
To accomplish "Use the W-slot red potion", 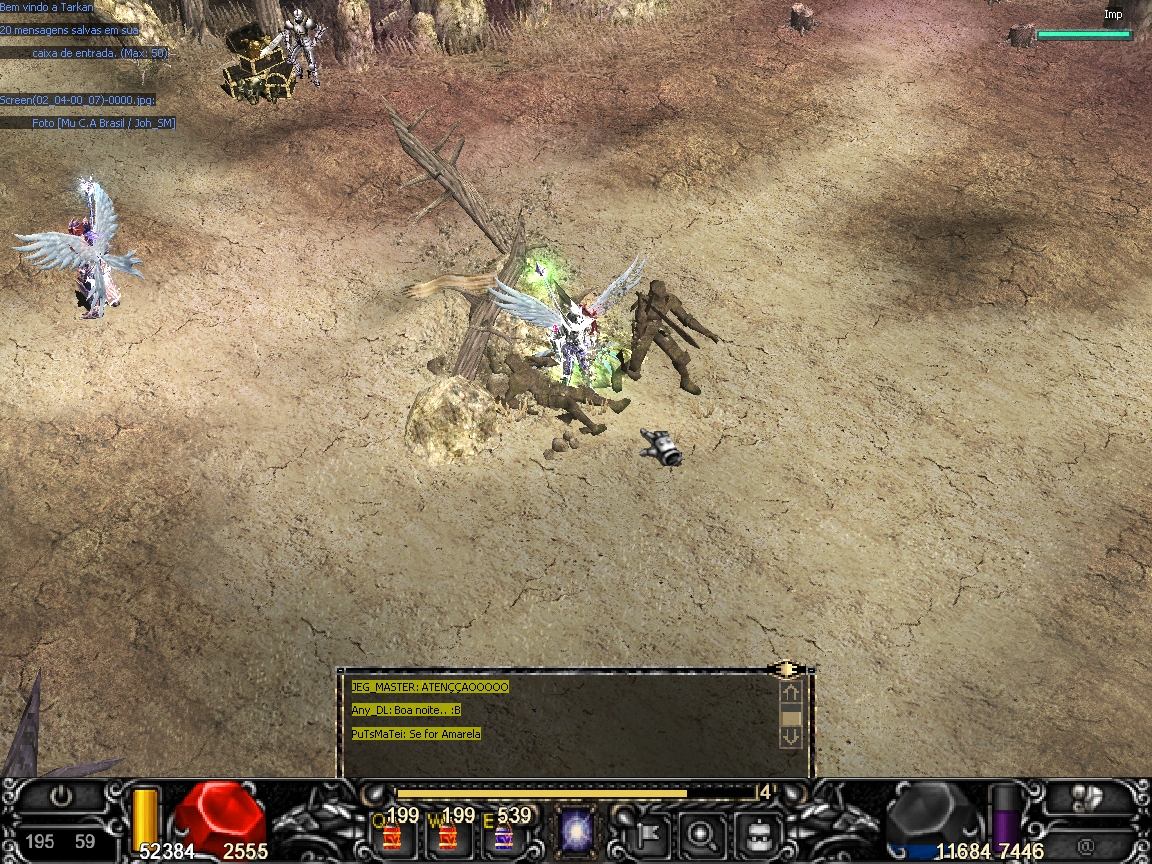I will (x=447, y=832).
